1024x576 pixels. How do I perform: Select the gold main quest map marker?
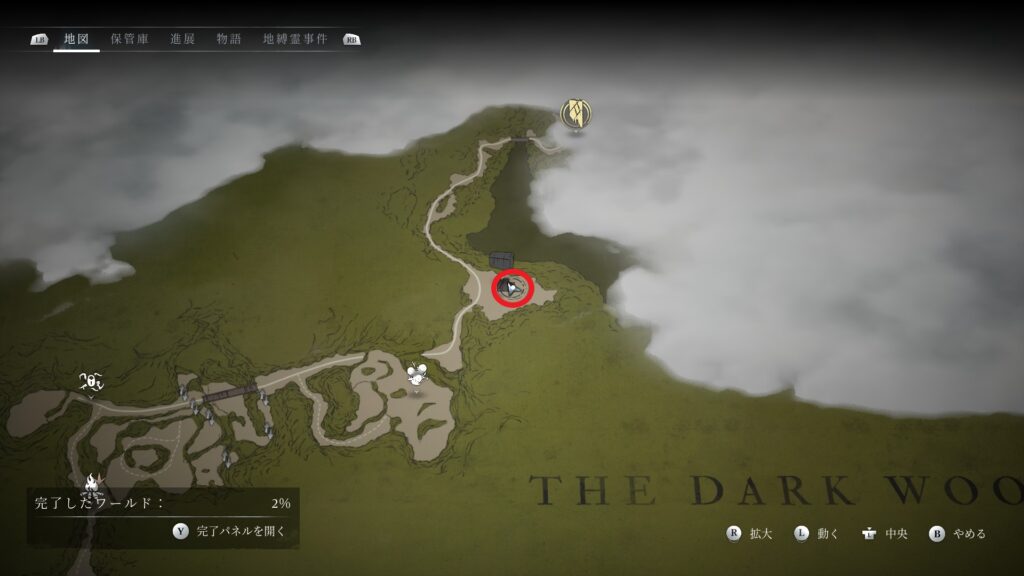point(575,114)
